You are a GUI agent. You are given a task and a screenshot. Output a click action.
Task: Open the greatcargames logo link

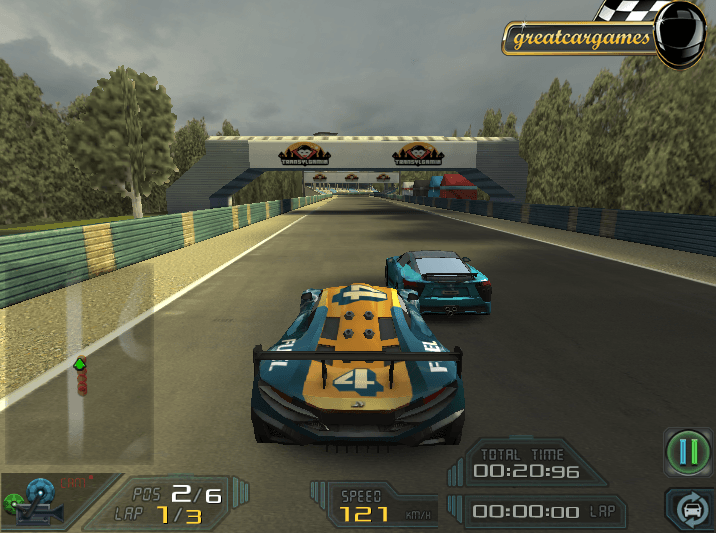(x=581, y=39)
